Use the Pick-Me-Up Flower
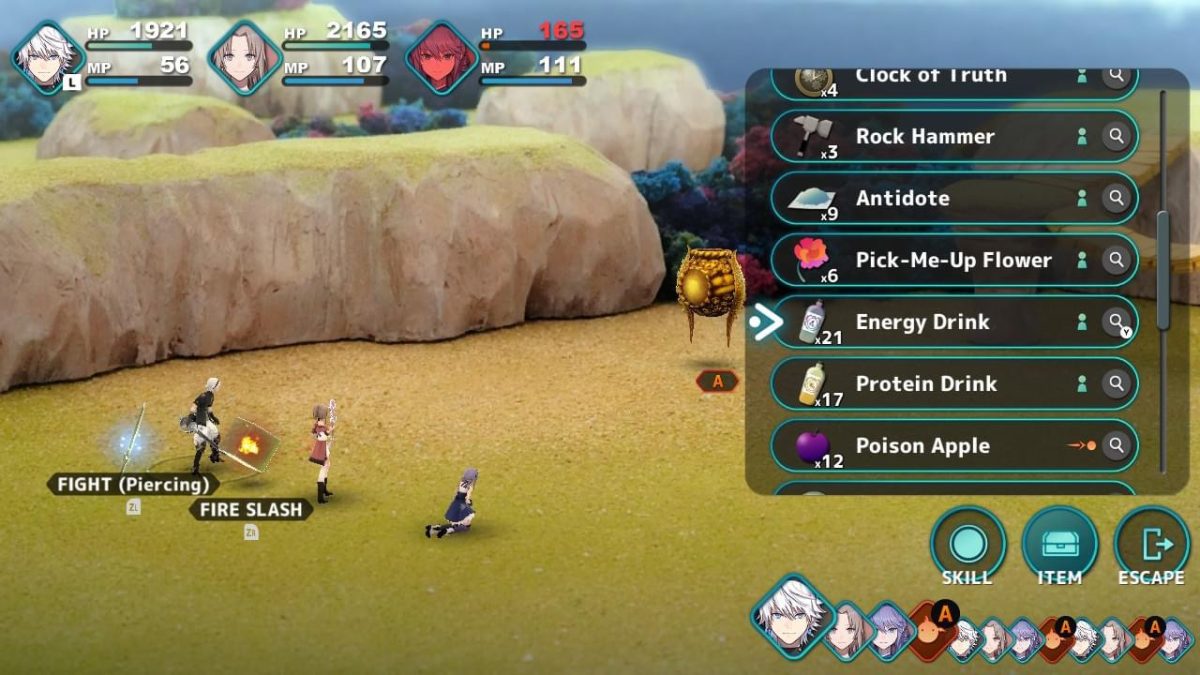The image size is (1200, 675). click(953, 260)
